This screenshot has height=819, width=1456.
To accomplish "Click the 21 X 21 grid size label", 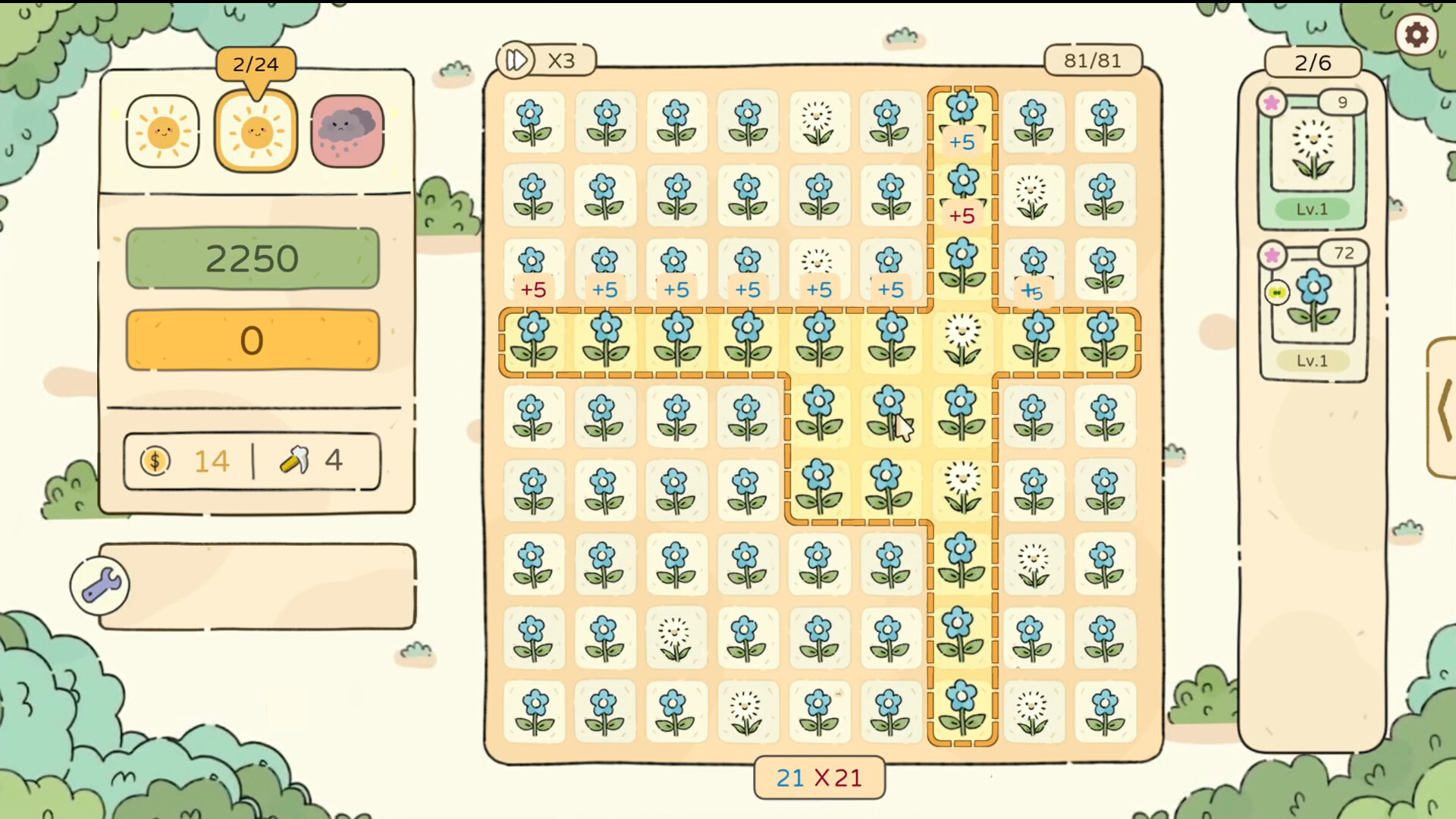I will tap(819, 777).
